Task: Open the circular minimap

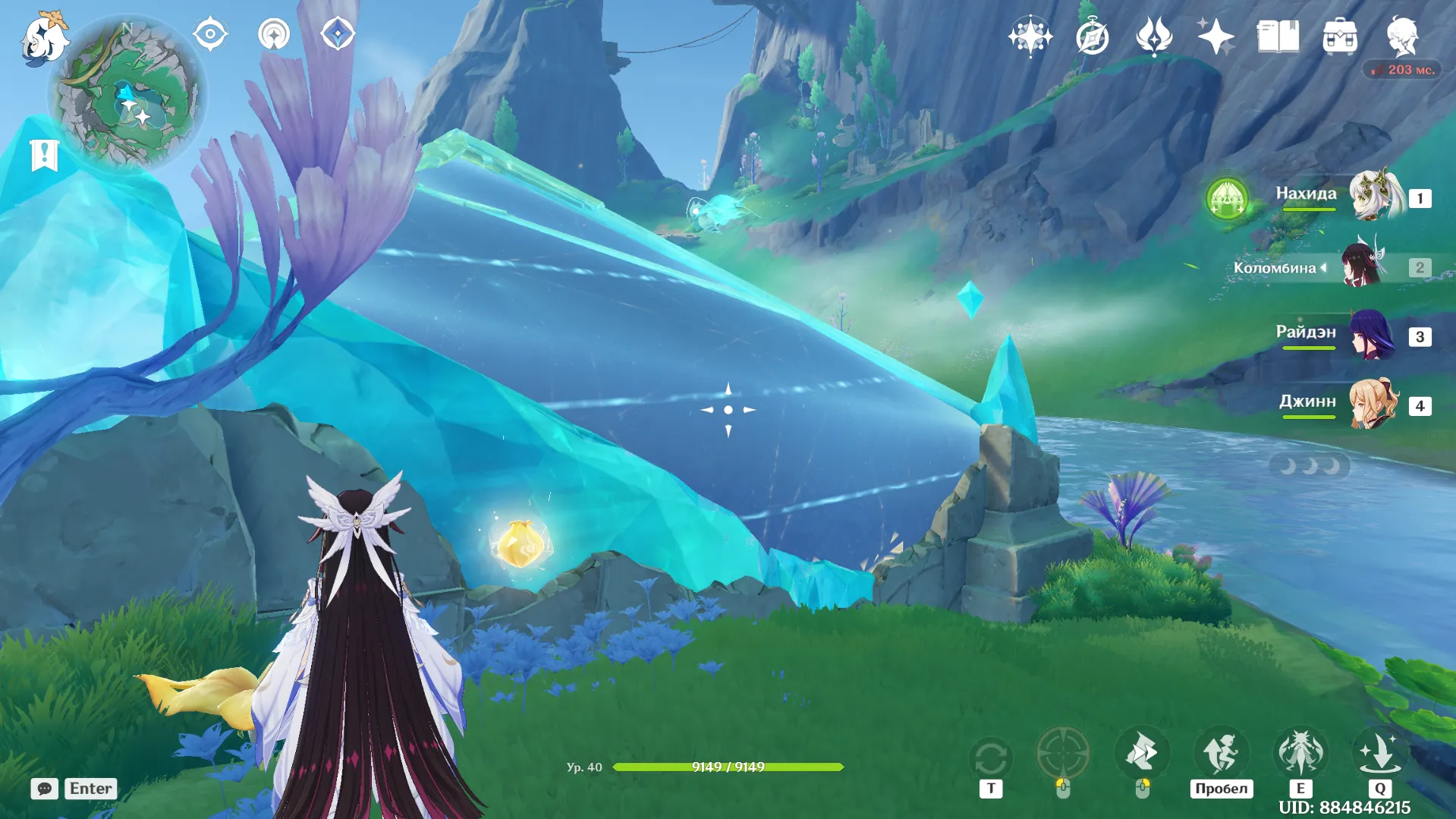Action: (x=127, y=94)
